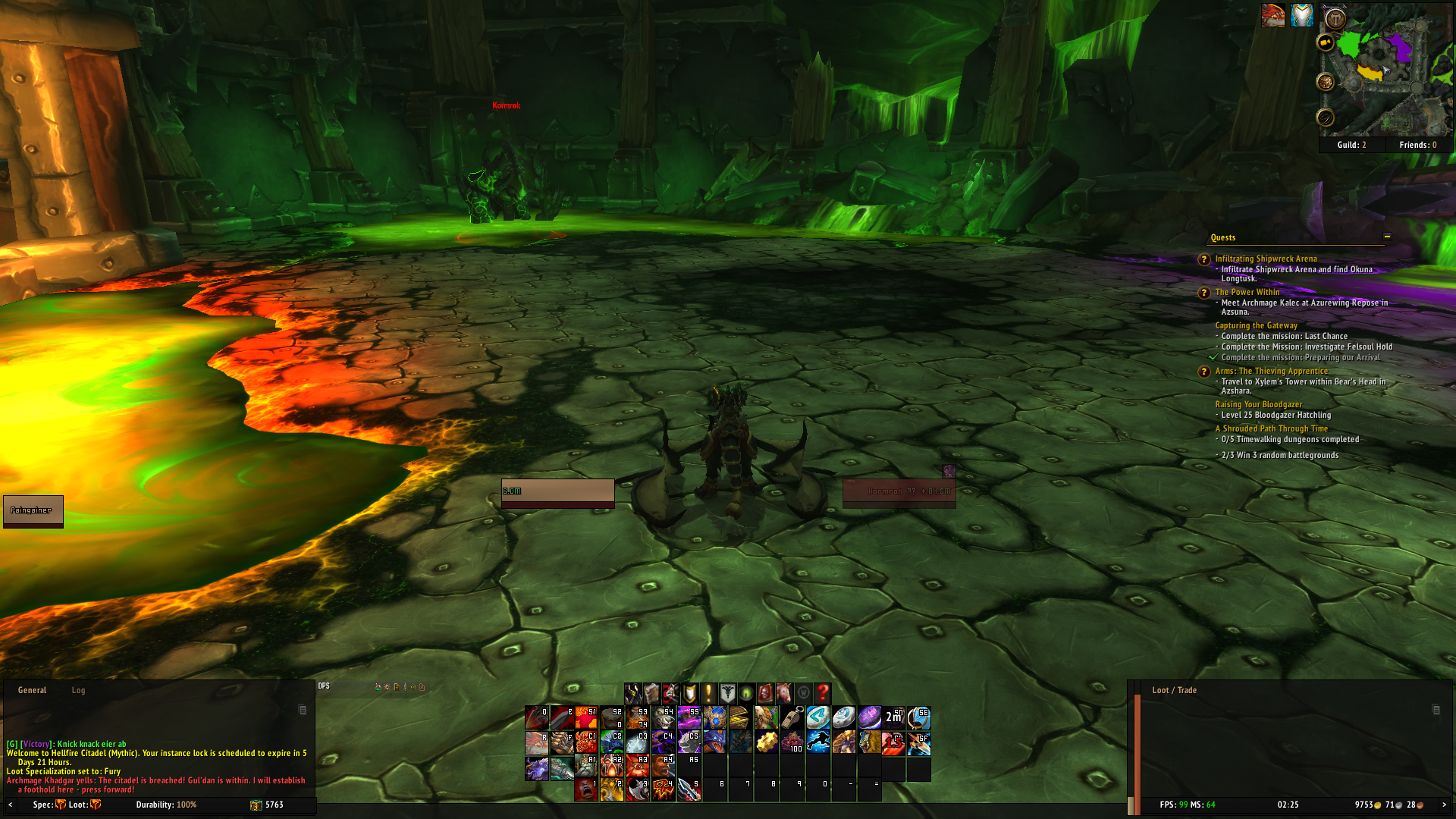
Task: Open the Guild member count panel
Action: (x=1351, y=145)
